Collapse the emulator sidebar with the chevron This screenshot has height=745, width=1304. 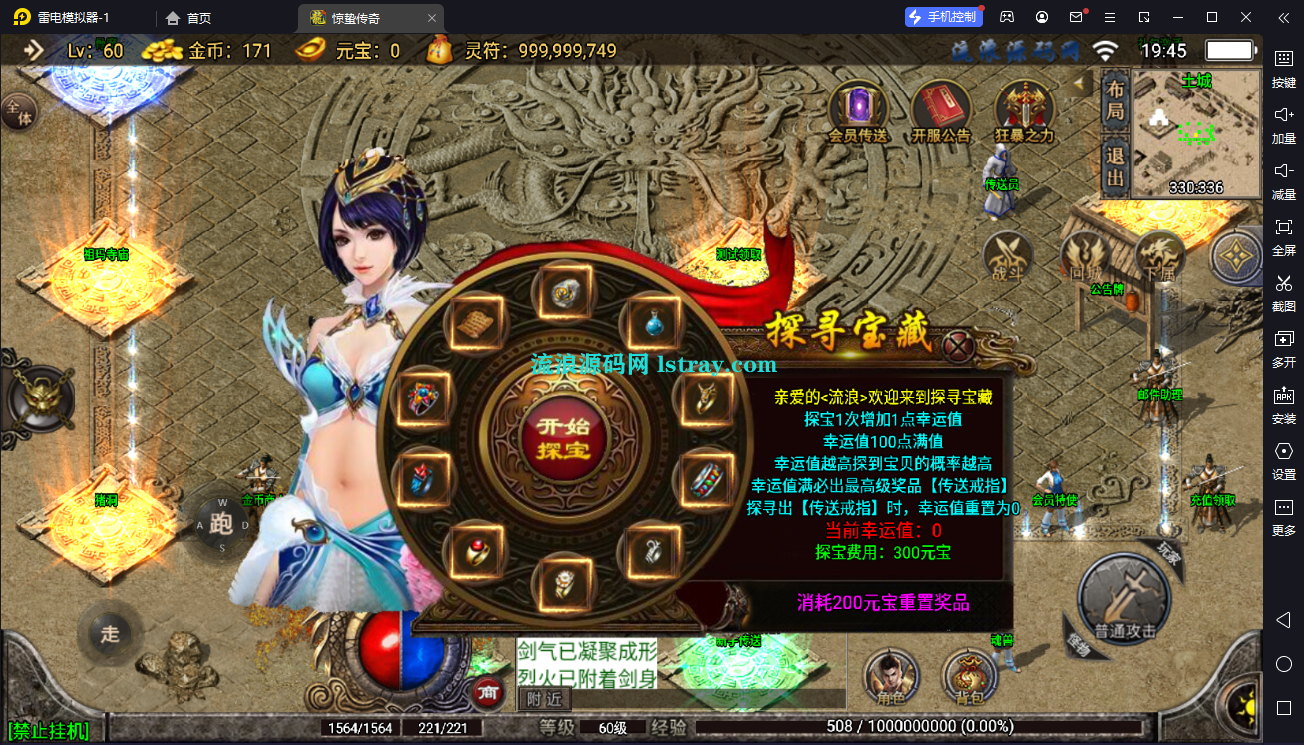(x=1283, y=17)
